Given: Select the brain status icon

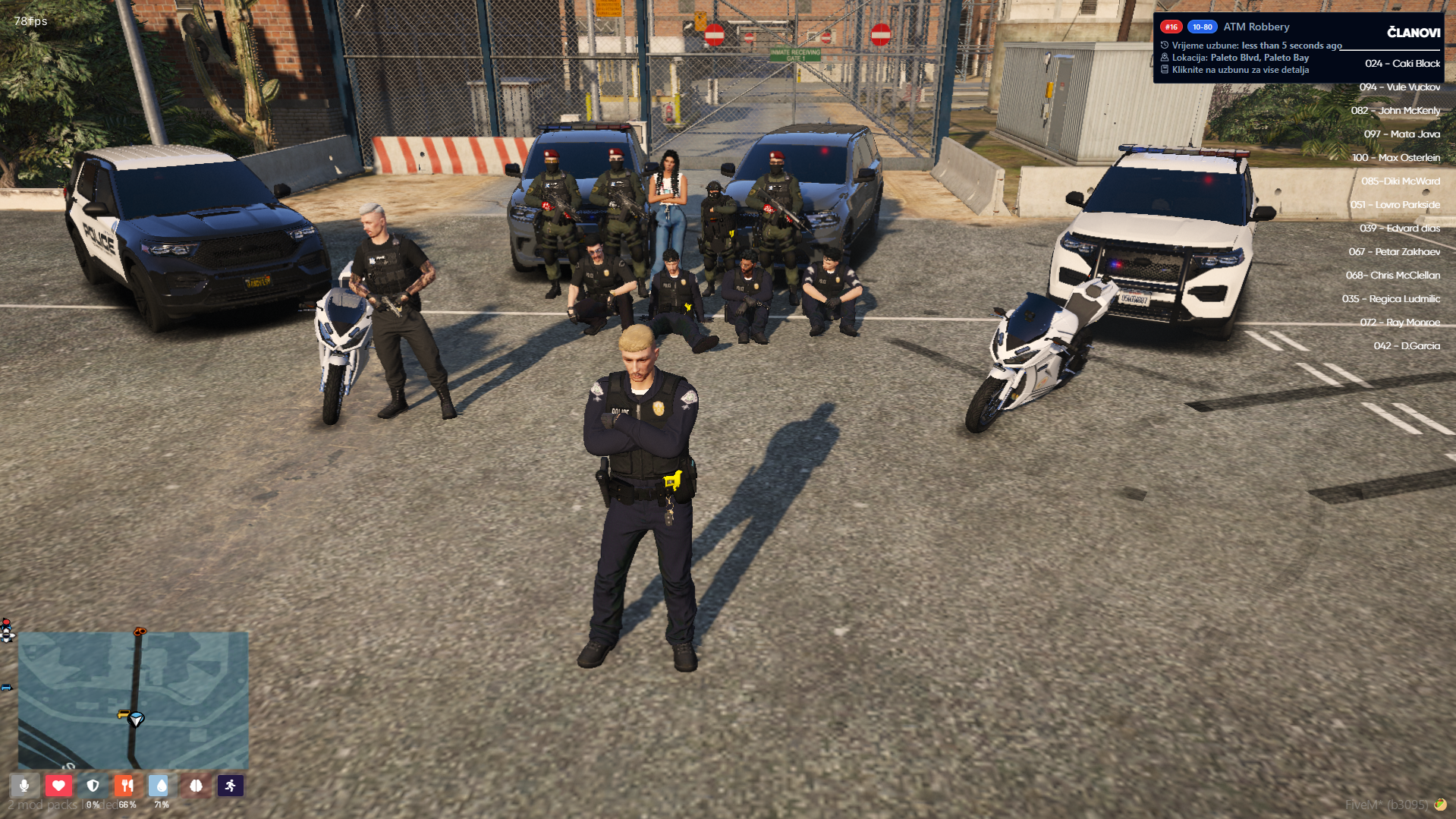Looking at the screenshot, I should coord(196,786).
